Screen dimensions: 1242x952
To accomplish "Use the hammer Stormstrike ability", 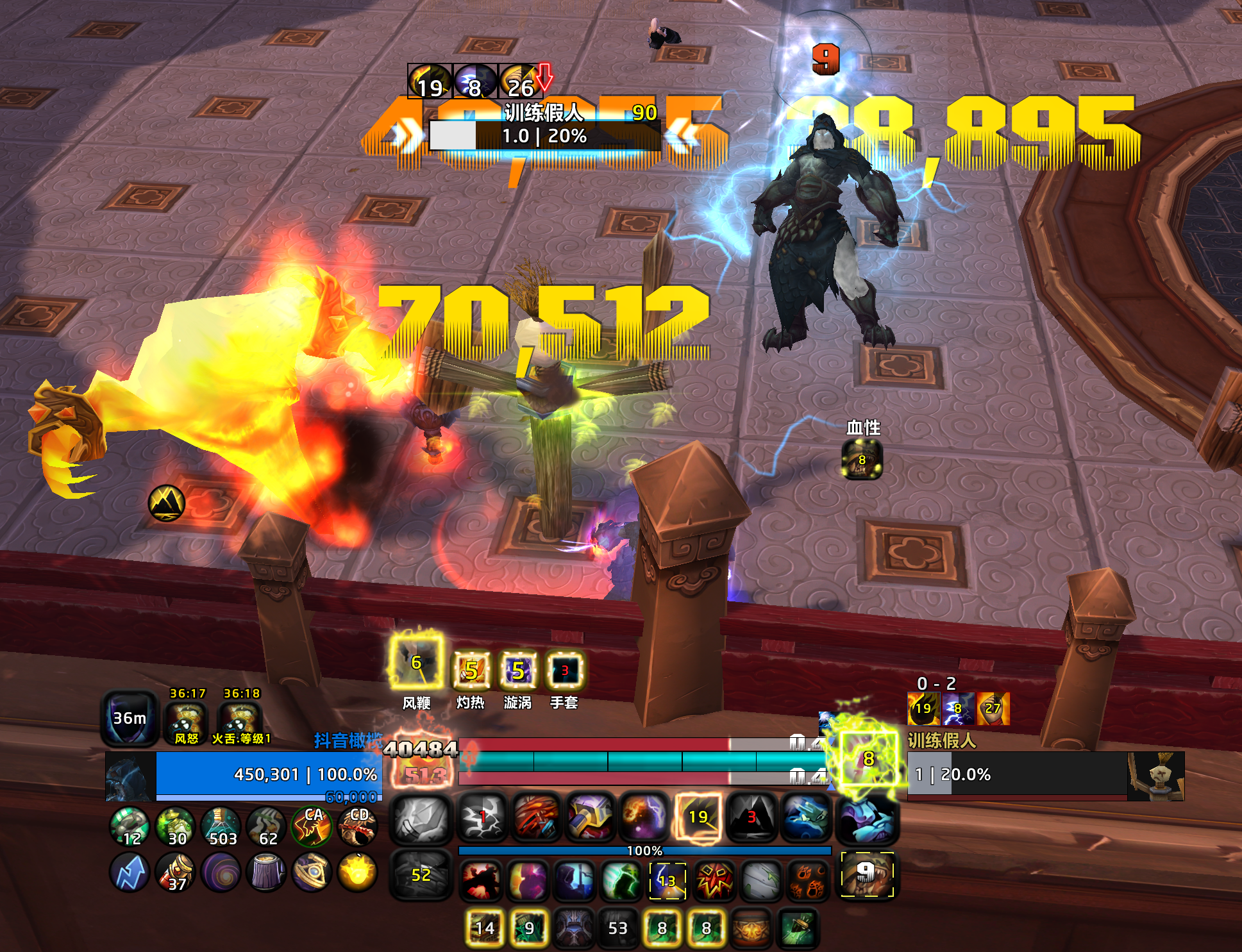I will [589, 817].
